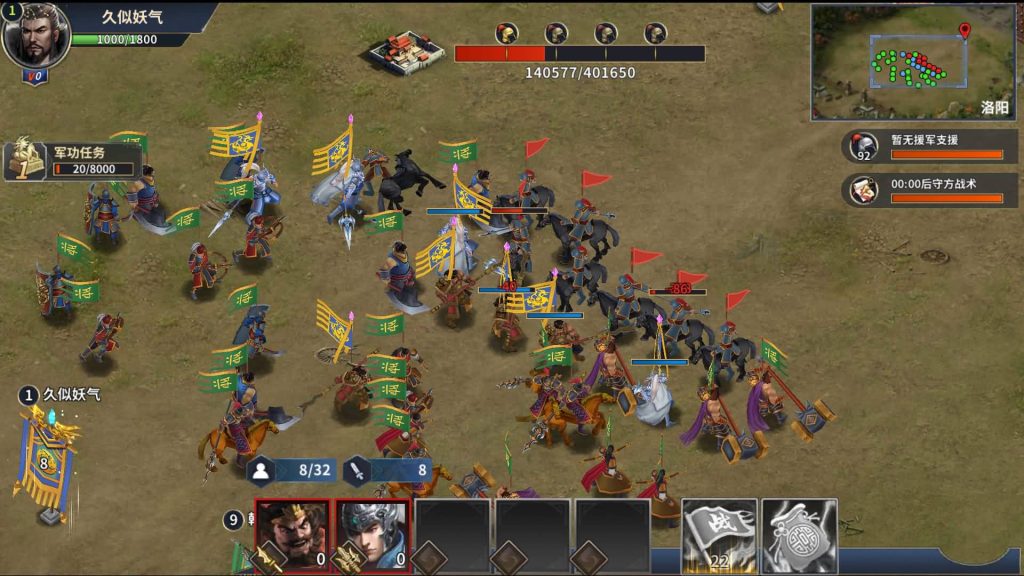
Task: Open the player avatar portrait
Action: (x=36, y=36)
